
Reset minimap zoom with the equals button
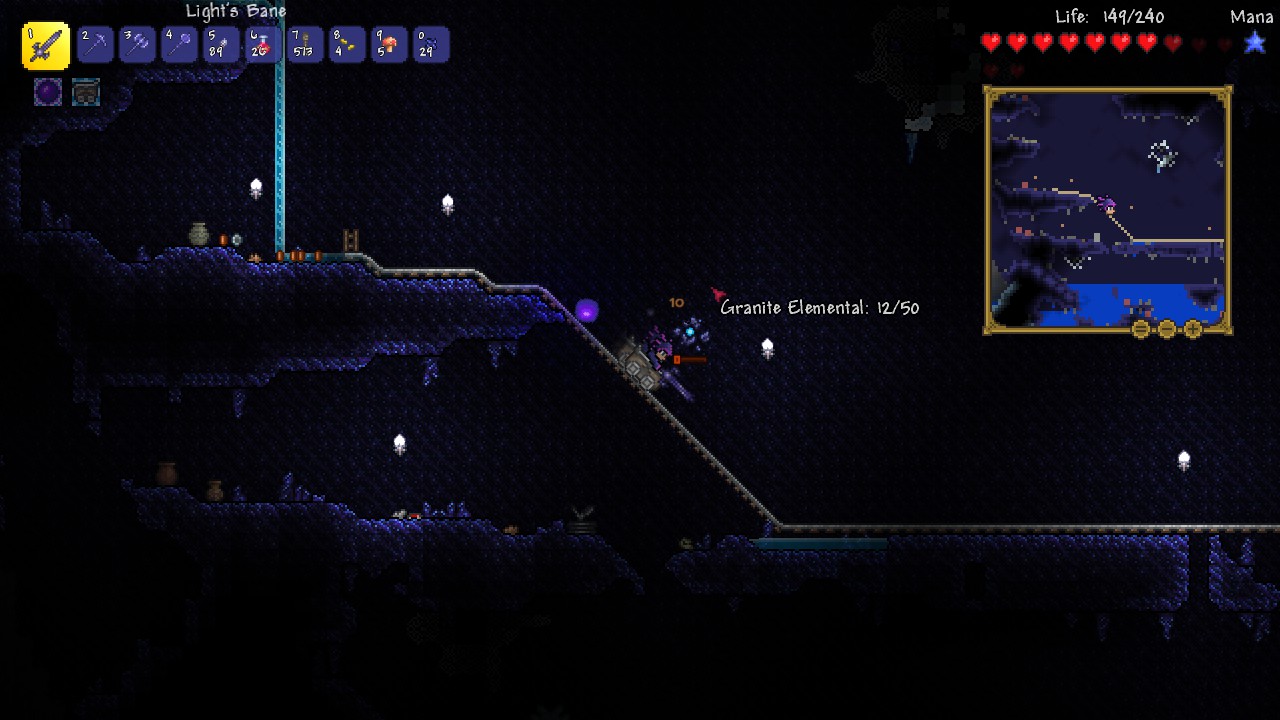(1140, 330)
